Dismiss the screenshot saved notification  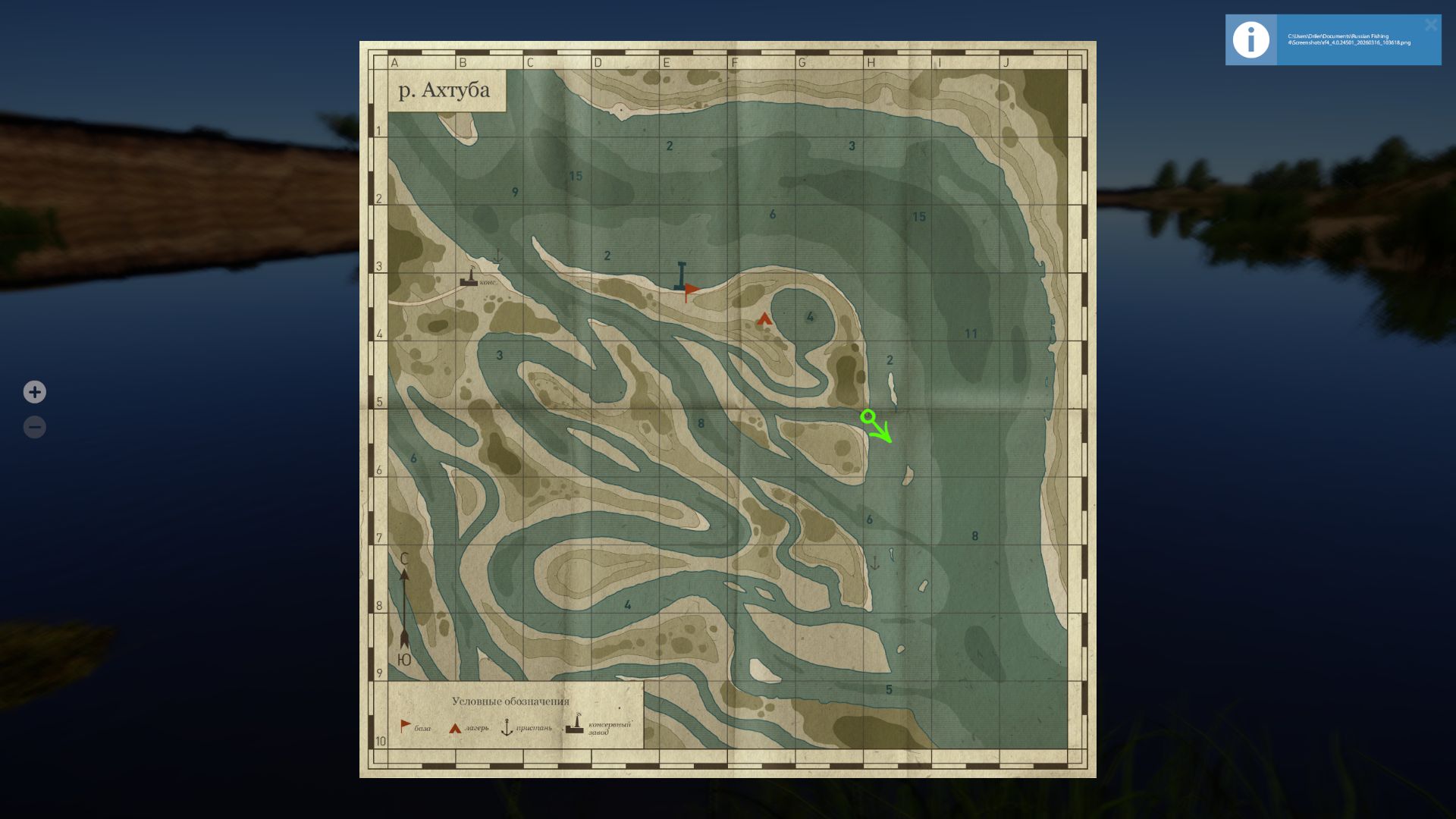[x=1430, y=24]
